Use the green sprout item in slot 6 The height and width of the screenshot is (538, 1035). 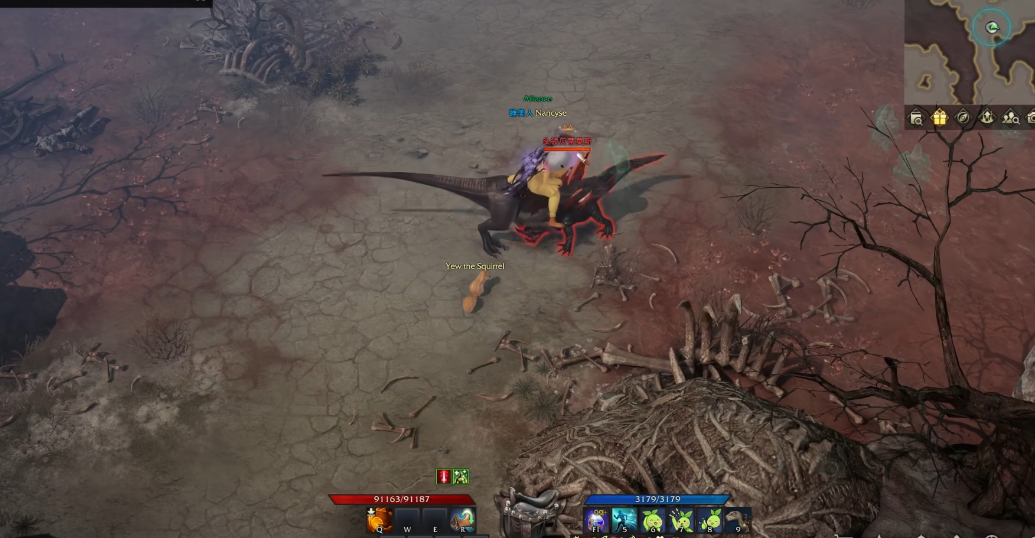coord(653,520)
